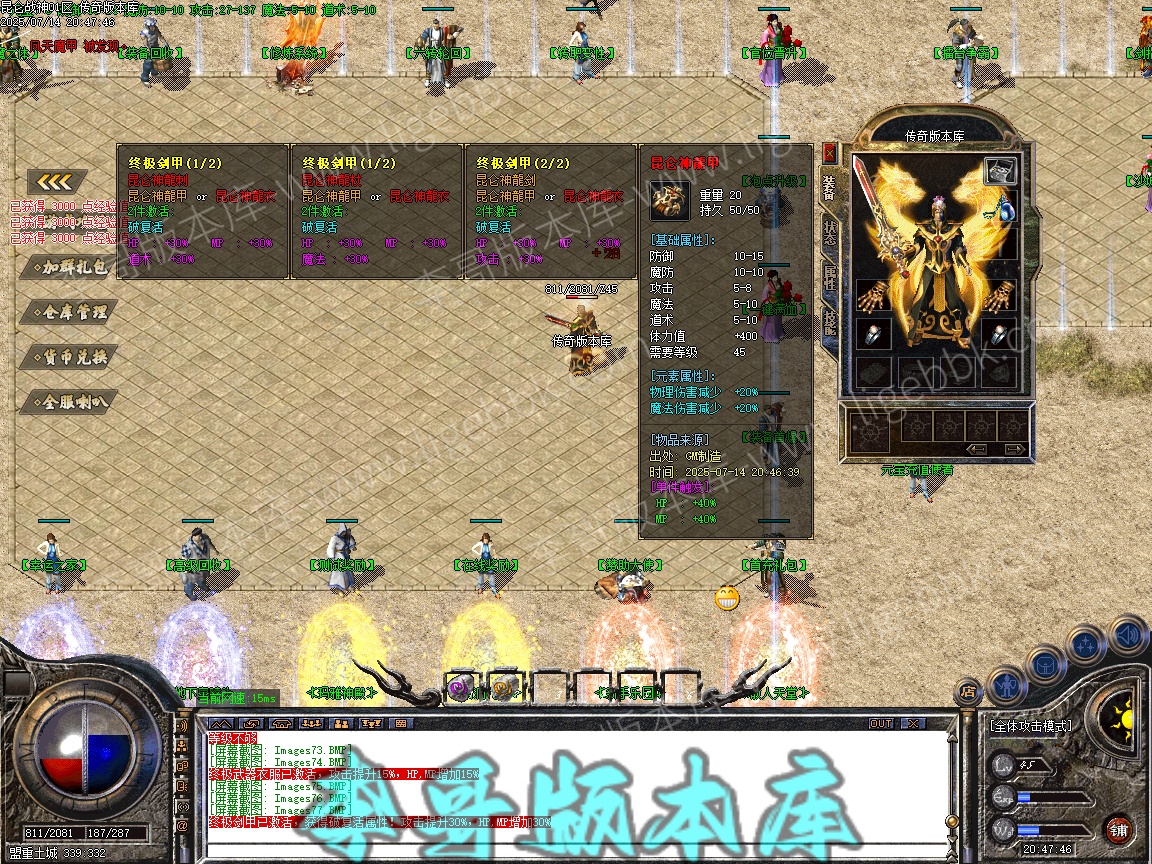Open 货币兑换 currency exchange
The image size is (1152, 864).
tap(68, 357)
